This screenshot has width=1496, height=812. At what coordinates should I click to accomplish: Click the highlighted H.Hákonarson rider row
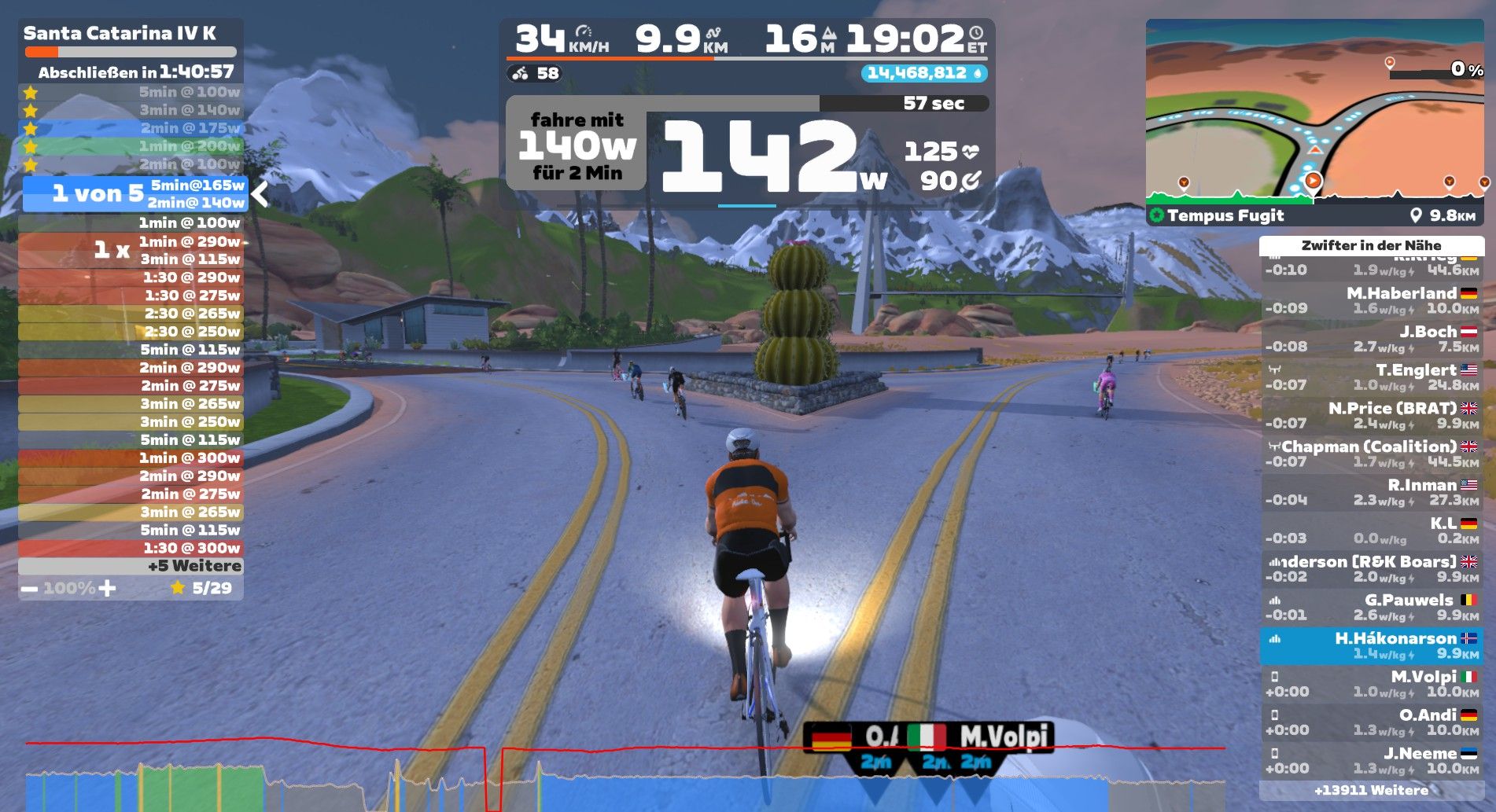[1371, 645]
